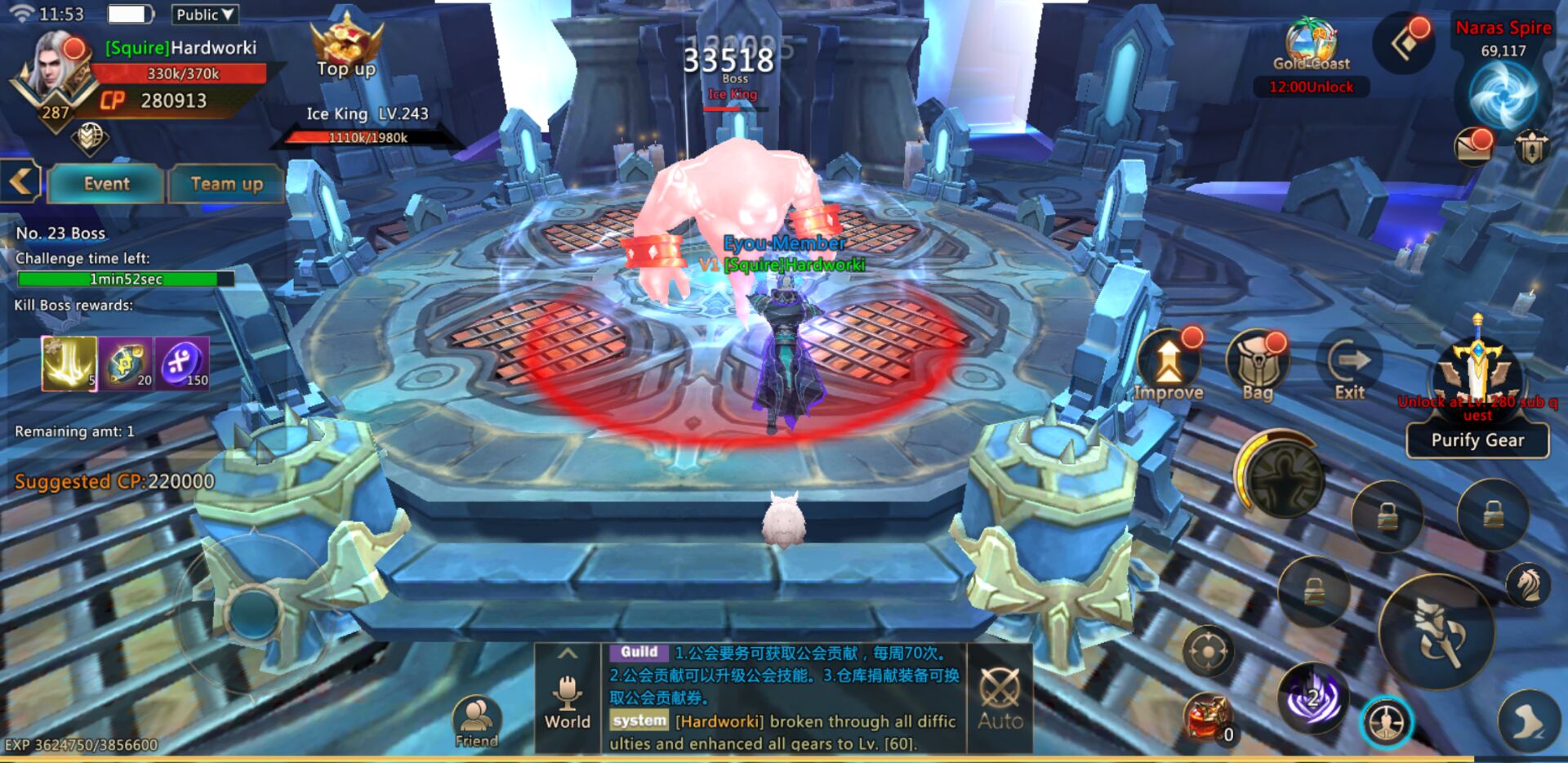Collapse the side panel with the back arrow
1568x763 pixels.
pyautogui.click(x=20, y=181)
